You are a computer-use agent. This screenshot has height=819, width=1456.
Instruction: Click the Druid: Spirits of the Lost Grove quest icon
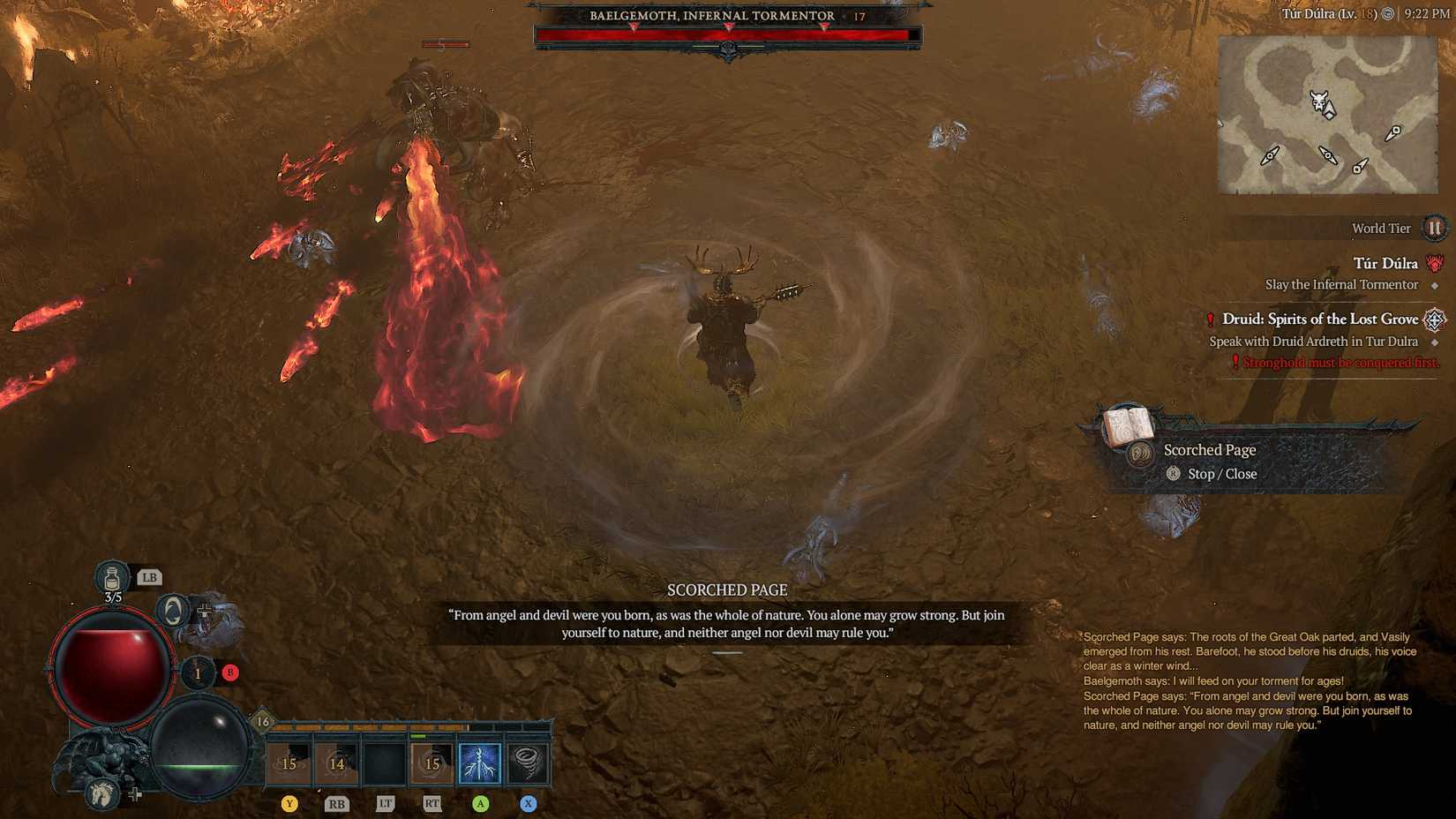tap(1435, 319)
